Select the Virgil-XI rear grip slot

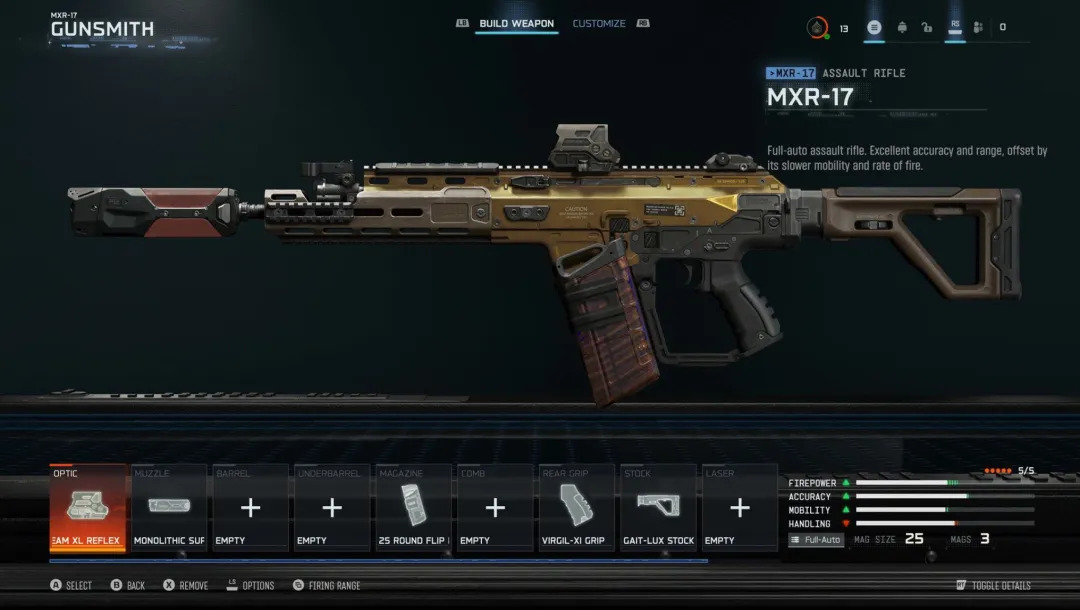tap(577, 507)
